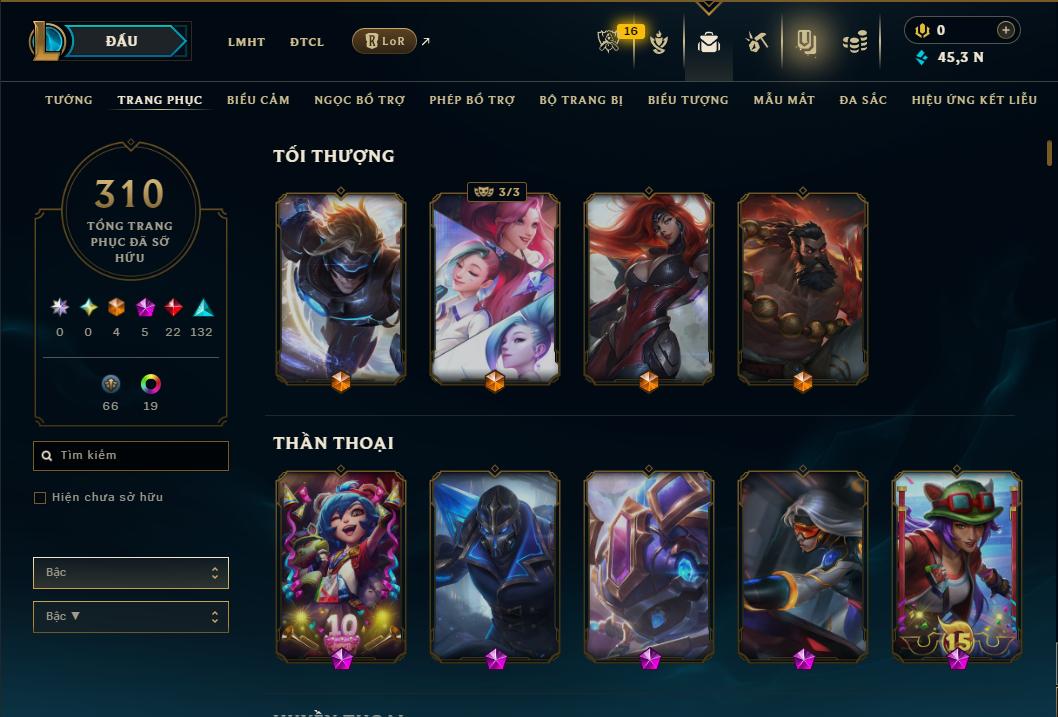The width and height of the screenshot is (1058, 717).
Task: Click the ĐẤU play button
Action: click(x=121, y=41)
